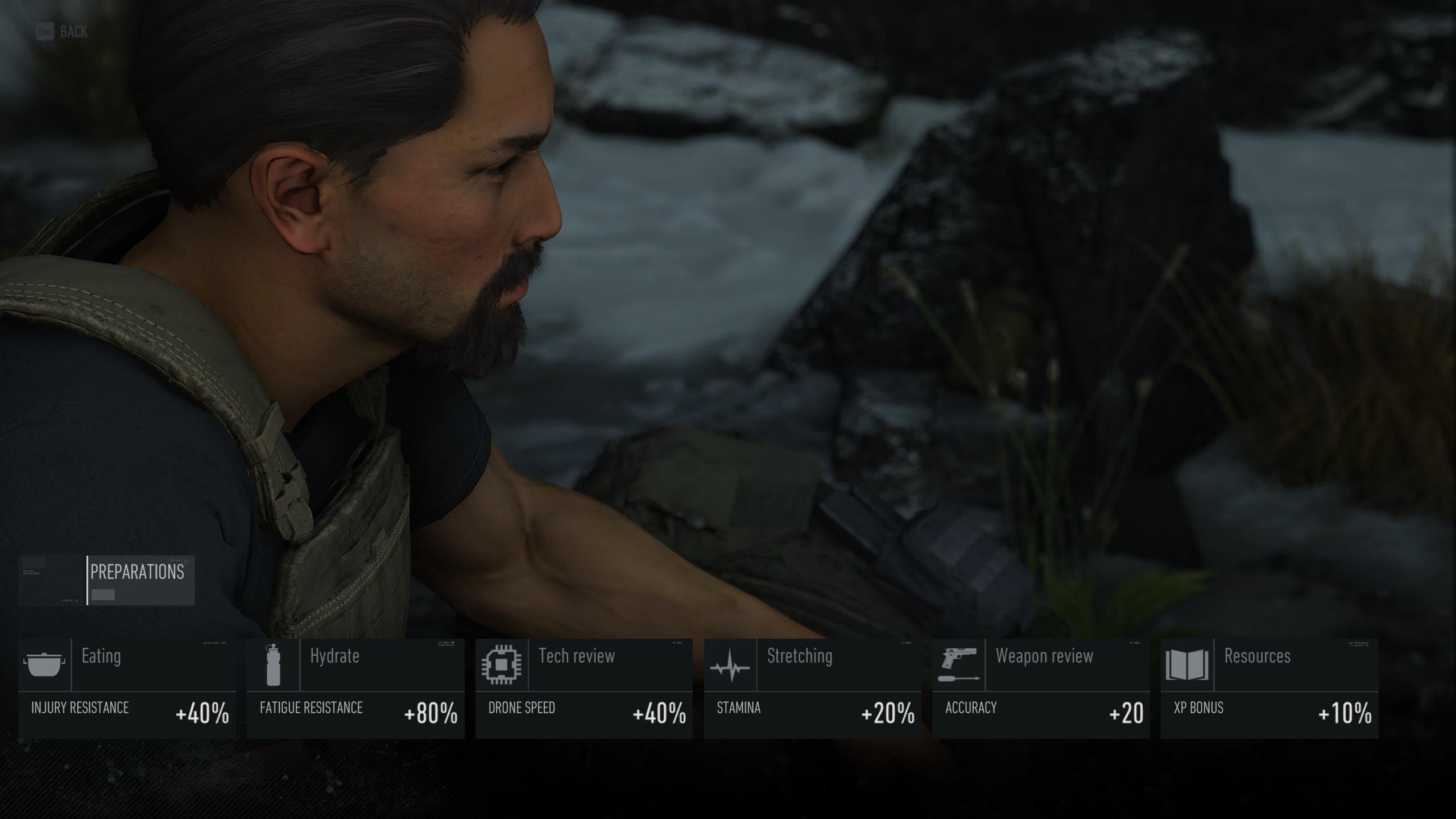1456x819 pixels.
Task: Choose the Weapon review accuracy bonus
Action: click(1041, 688)
